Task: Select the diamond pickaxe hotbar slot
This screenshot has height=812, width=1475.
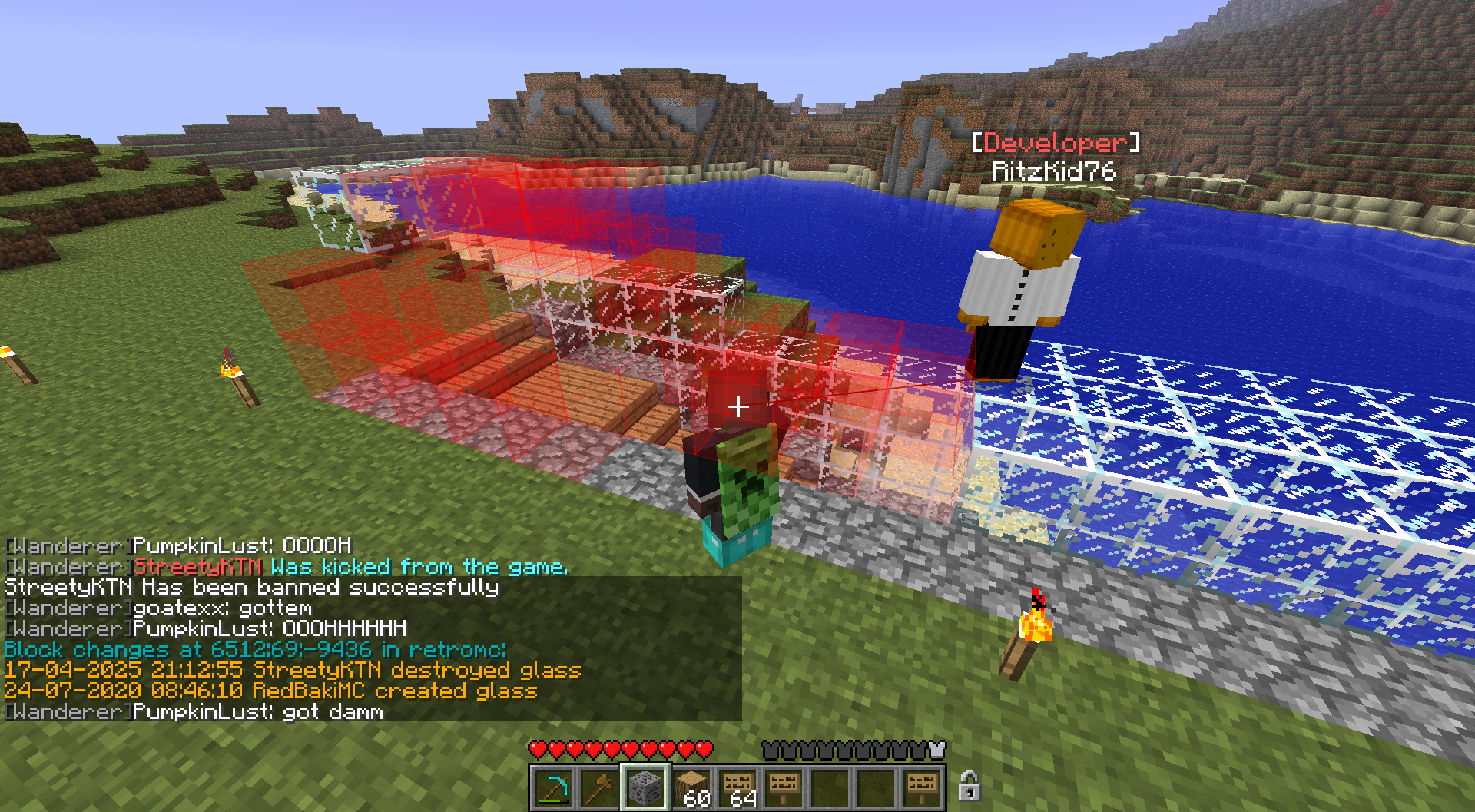Action: [552, 788]
